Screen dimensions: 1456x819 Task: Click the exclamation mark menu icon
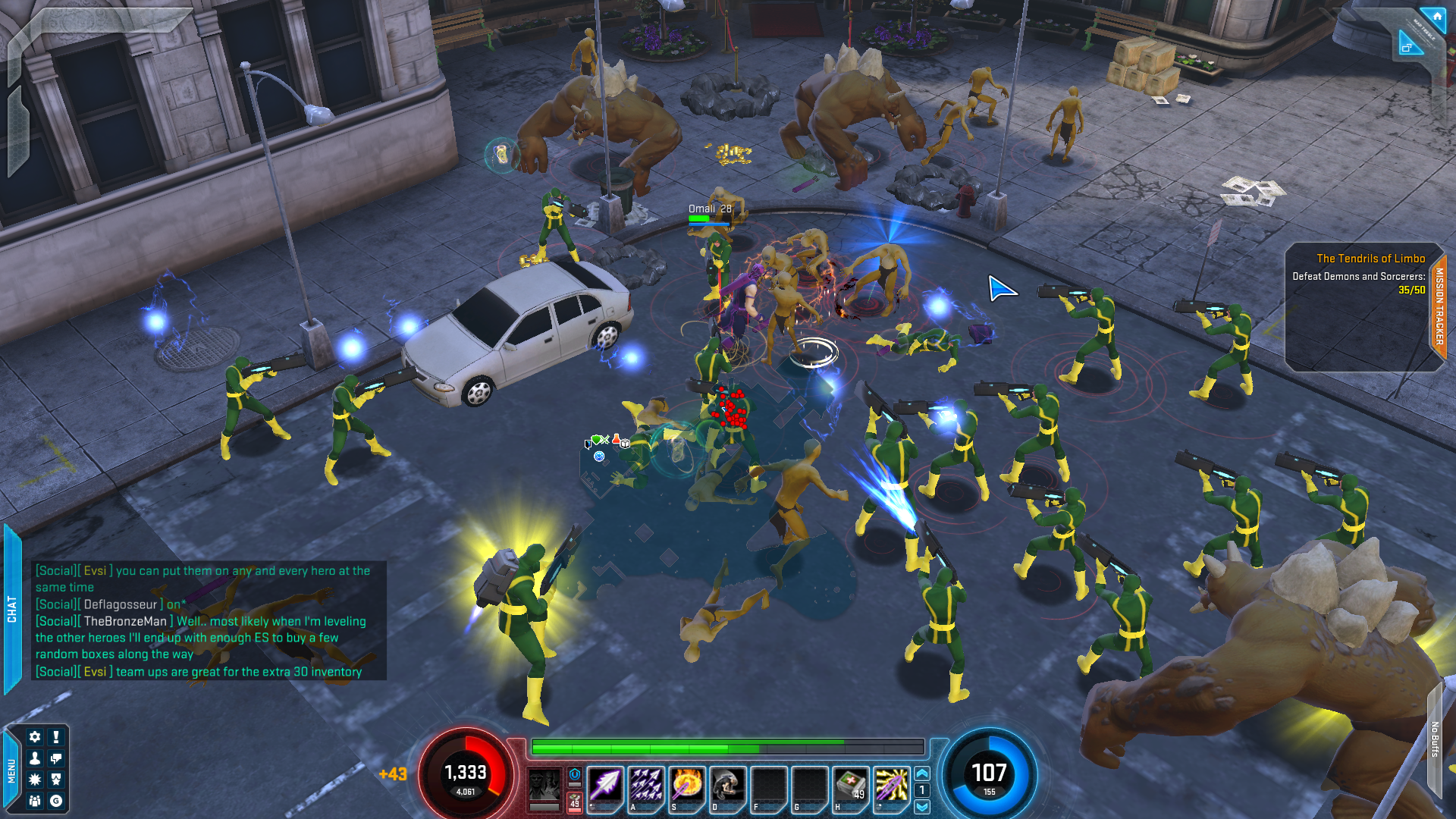(56, 737)
